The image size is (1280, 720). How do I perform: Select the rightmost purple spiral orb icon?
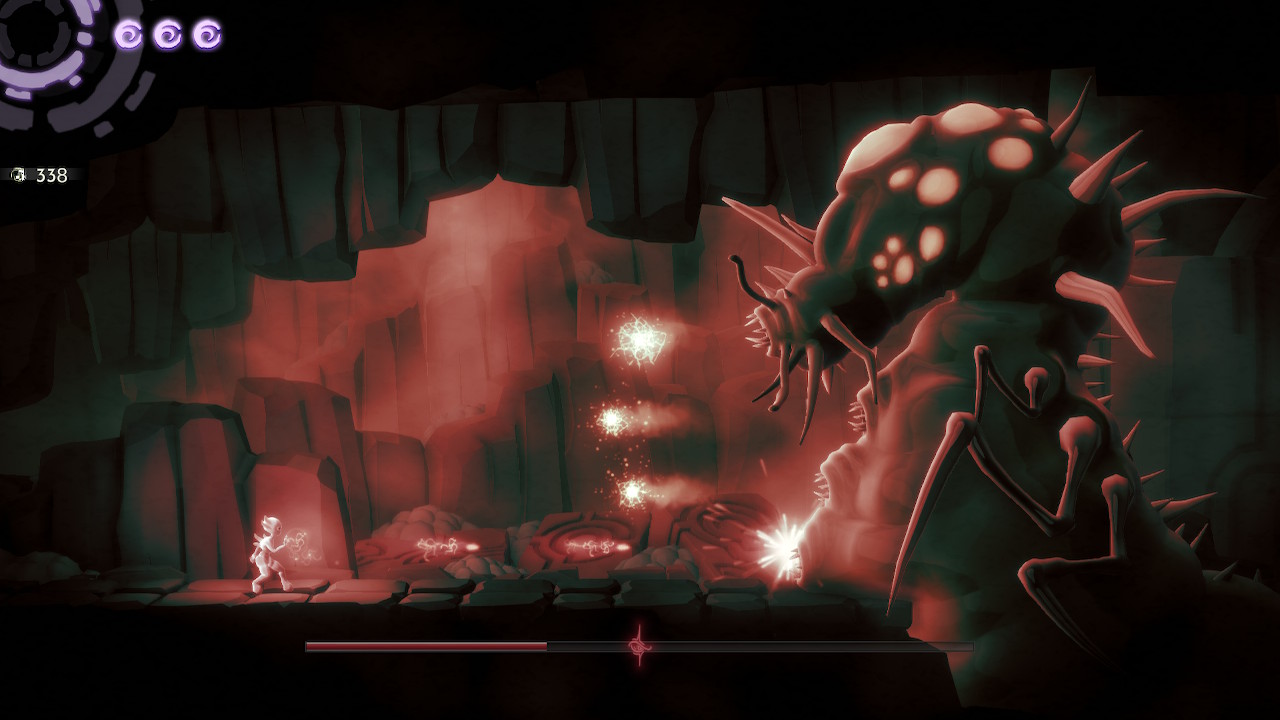tap(205, 34)
